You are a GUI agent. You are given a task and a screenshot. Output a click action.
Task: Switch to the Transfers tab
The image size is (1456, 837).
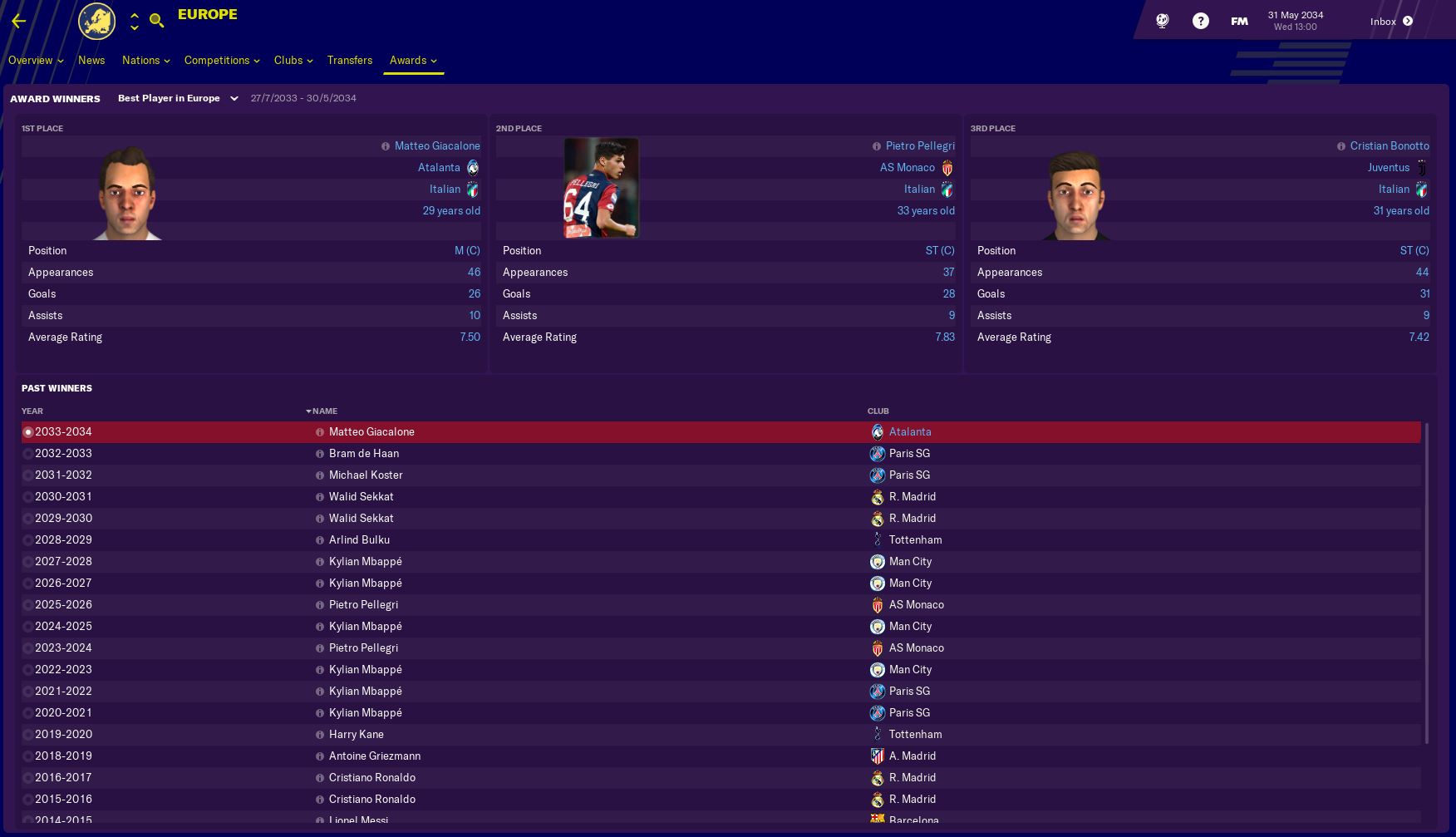click(350, 61)
